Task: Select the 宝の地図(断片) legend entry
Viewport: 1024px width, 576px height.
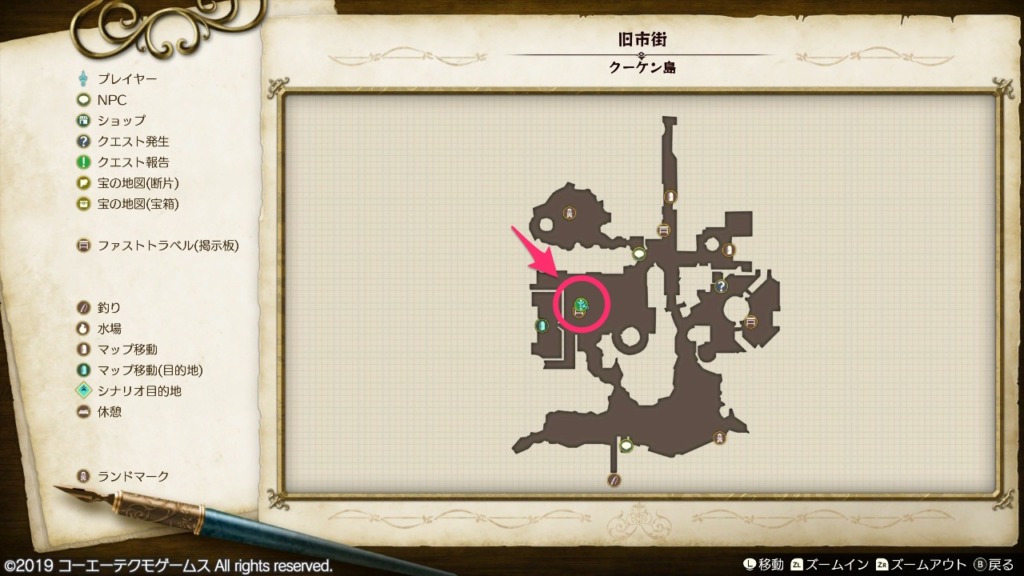Action: pos(138,183)
